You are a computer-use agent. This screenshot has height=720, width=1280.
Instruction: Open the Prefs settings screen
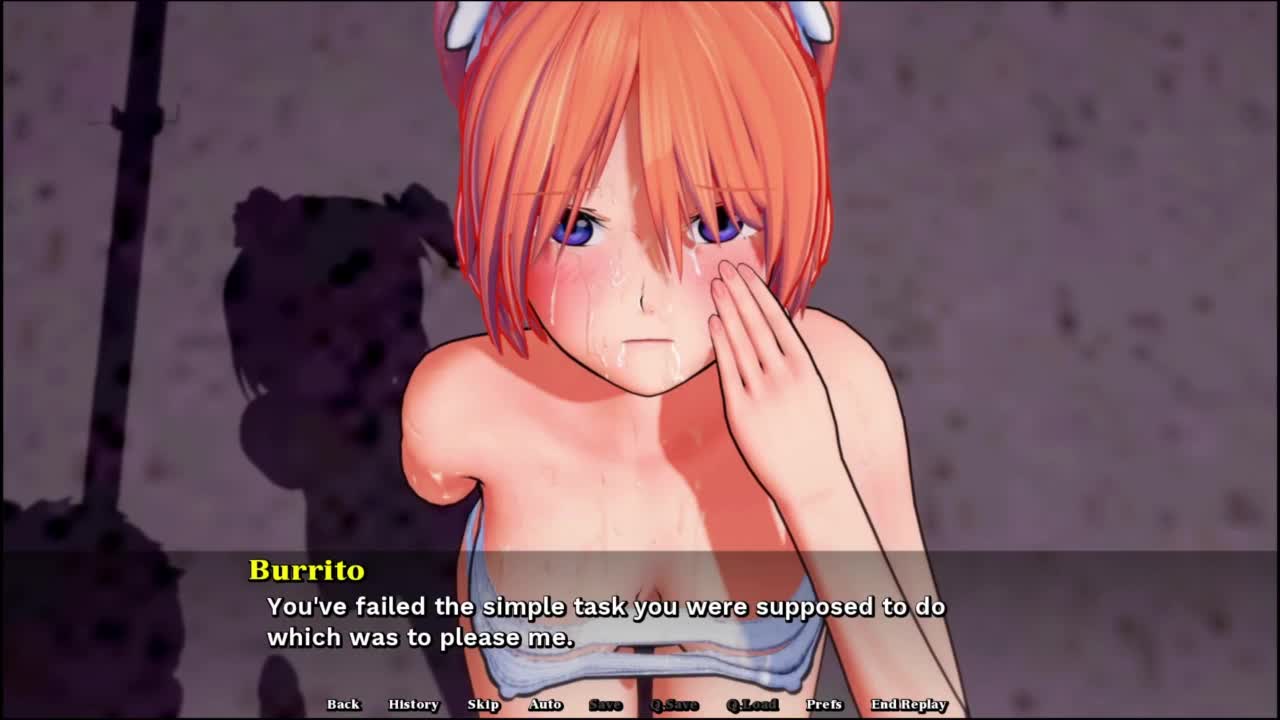click(x=824, y=704)
